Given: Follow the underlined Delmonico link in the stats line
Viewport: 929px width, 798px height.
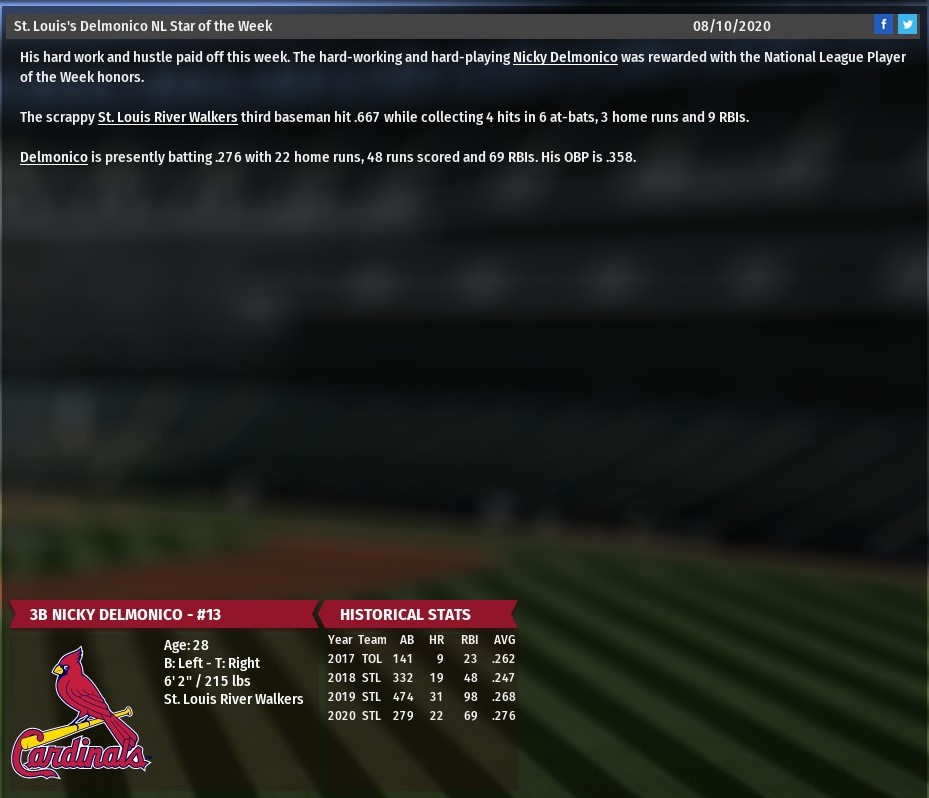Looking at the screenshot, I should click(54, 157).
